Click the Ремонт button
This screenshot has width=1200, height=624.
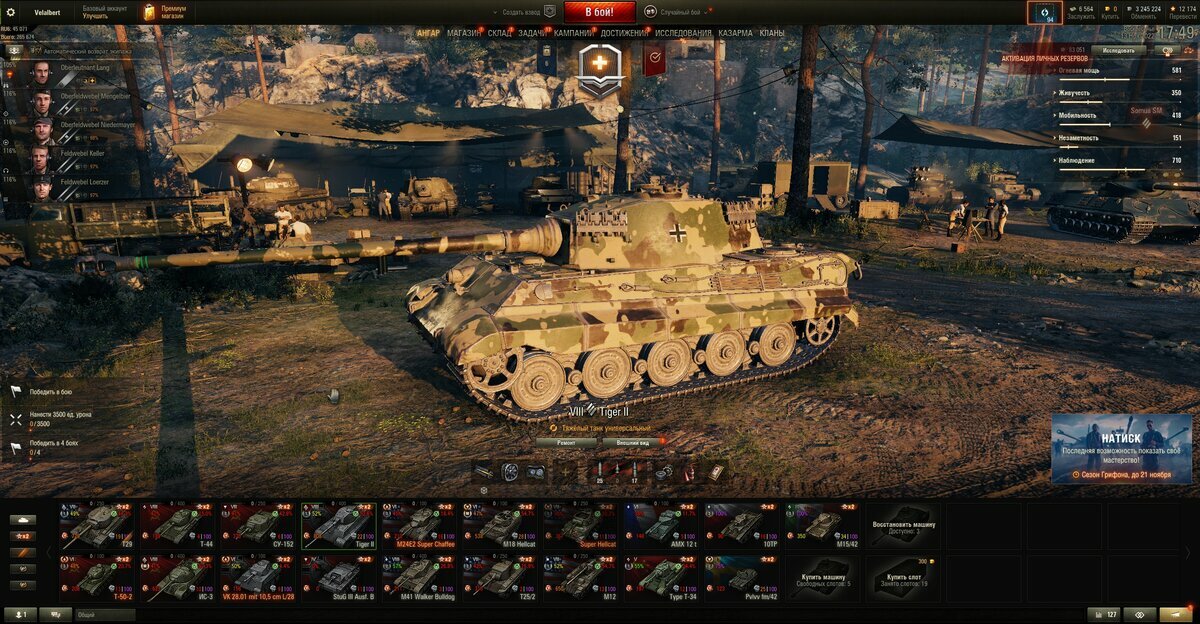coord(565,441)
